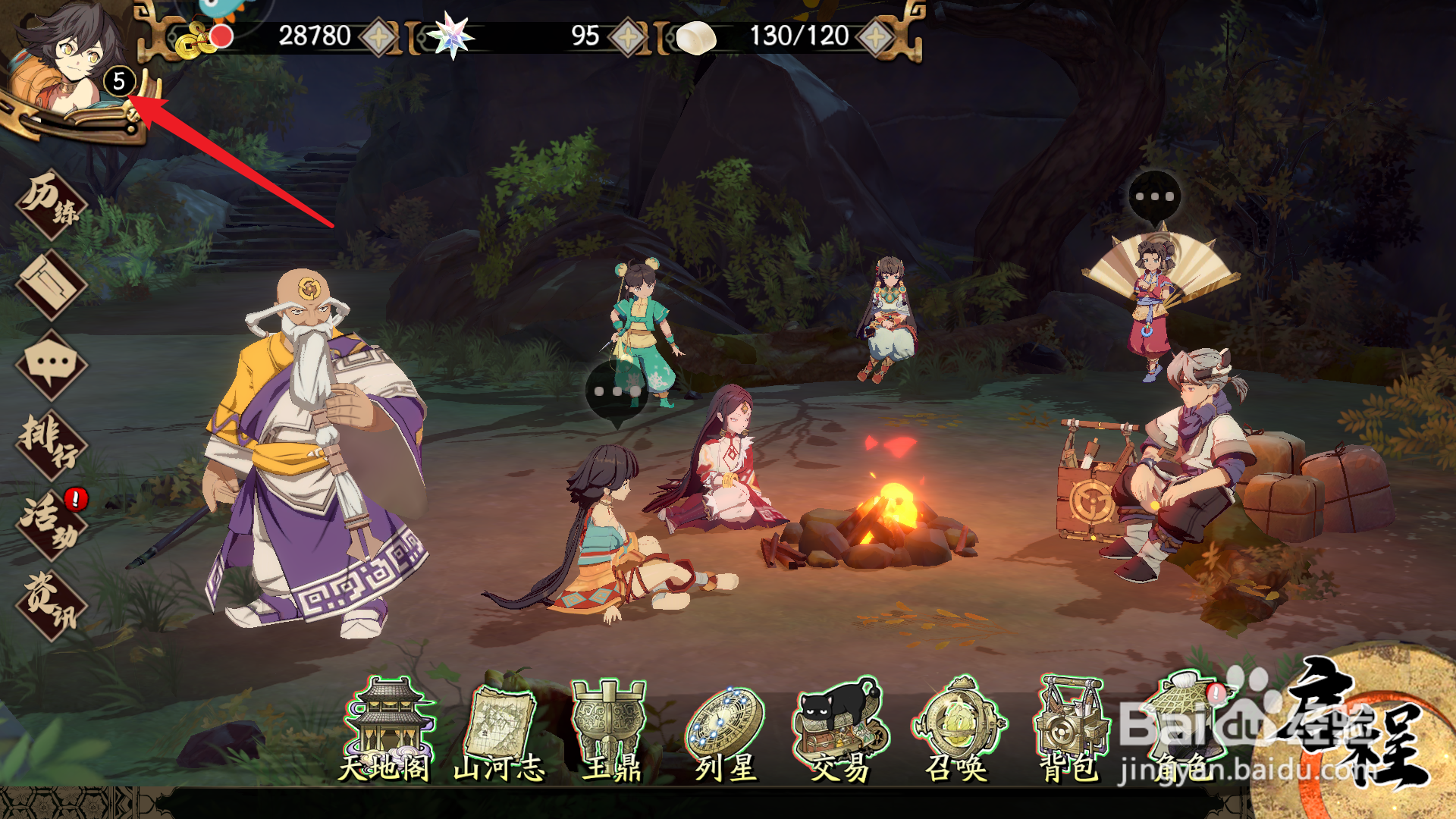Refill stamina buns with plus button
Image resolution: width=1456 pixels, height=819 pixels.
[876, 36]
